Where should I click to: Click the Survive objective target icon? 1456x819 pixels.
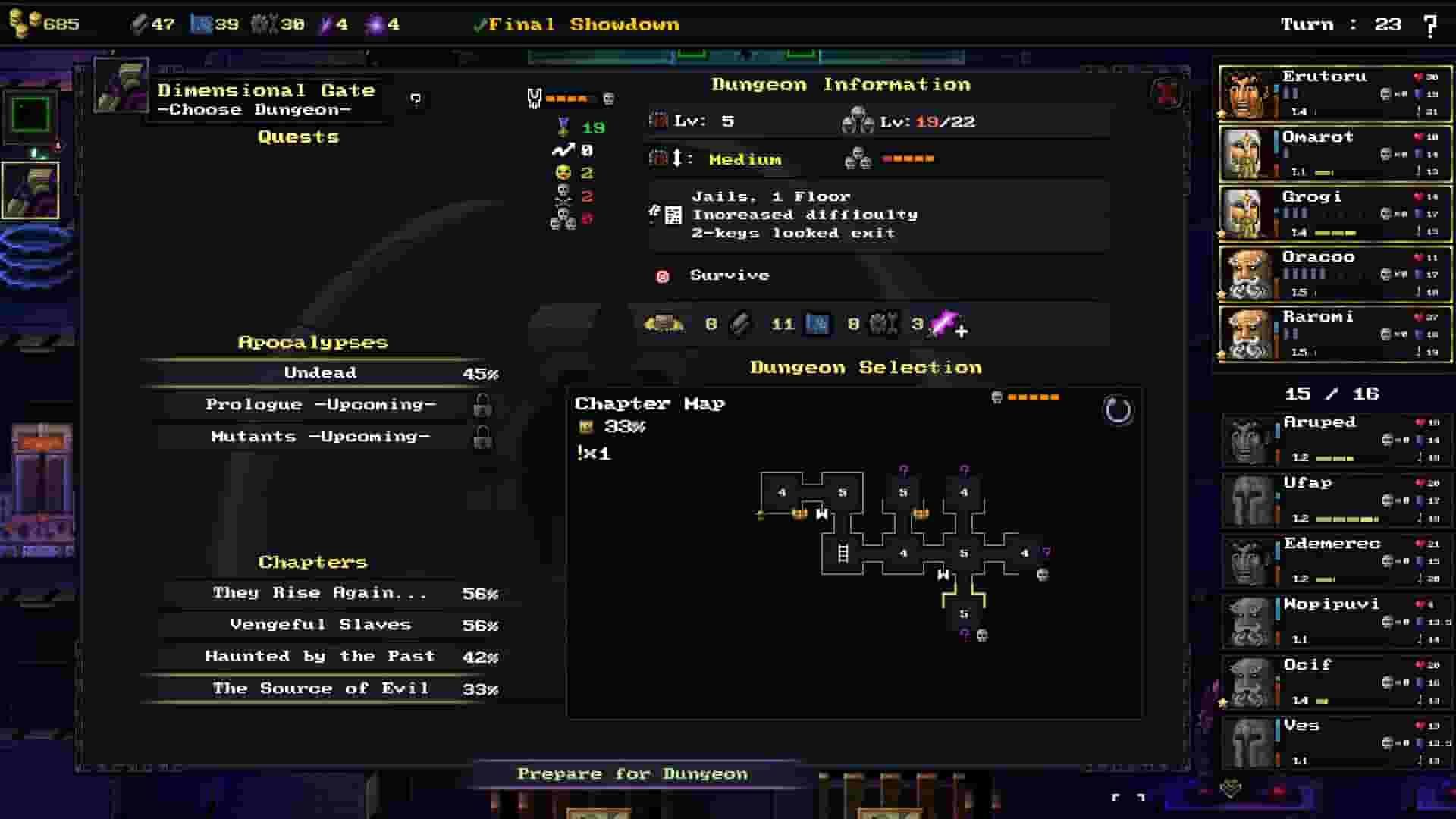click(664, 275)
